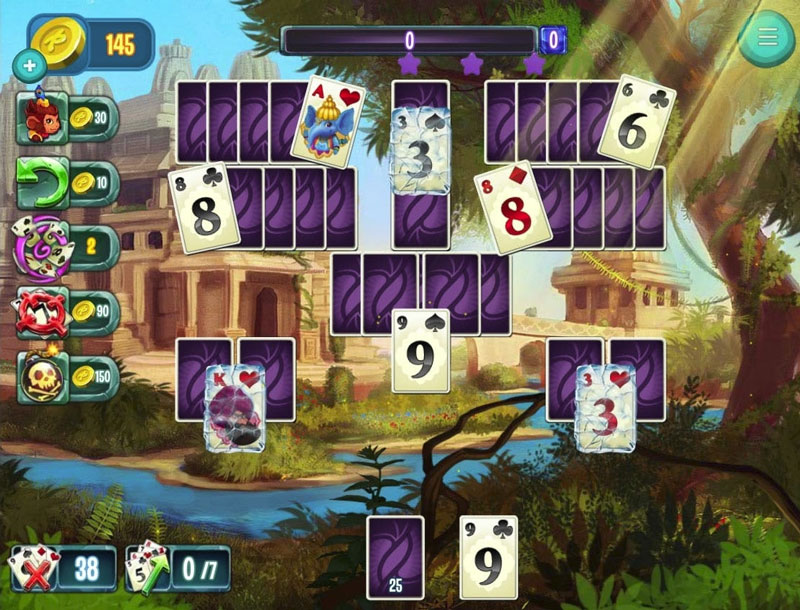This screenshot has height=610, width=800.
Task: Select the frozen King of hearts card
Action: 235,408
